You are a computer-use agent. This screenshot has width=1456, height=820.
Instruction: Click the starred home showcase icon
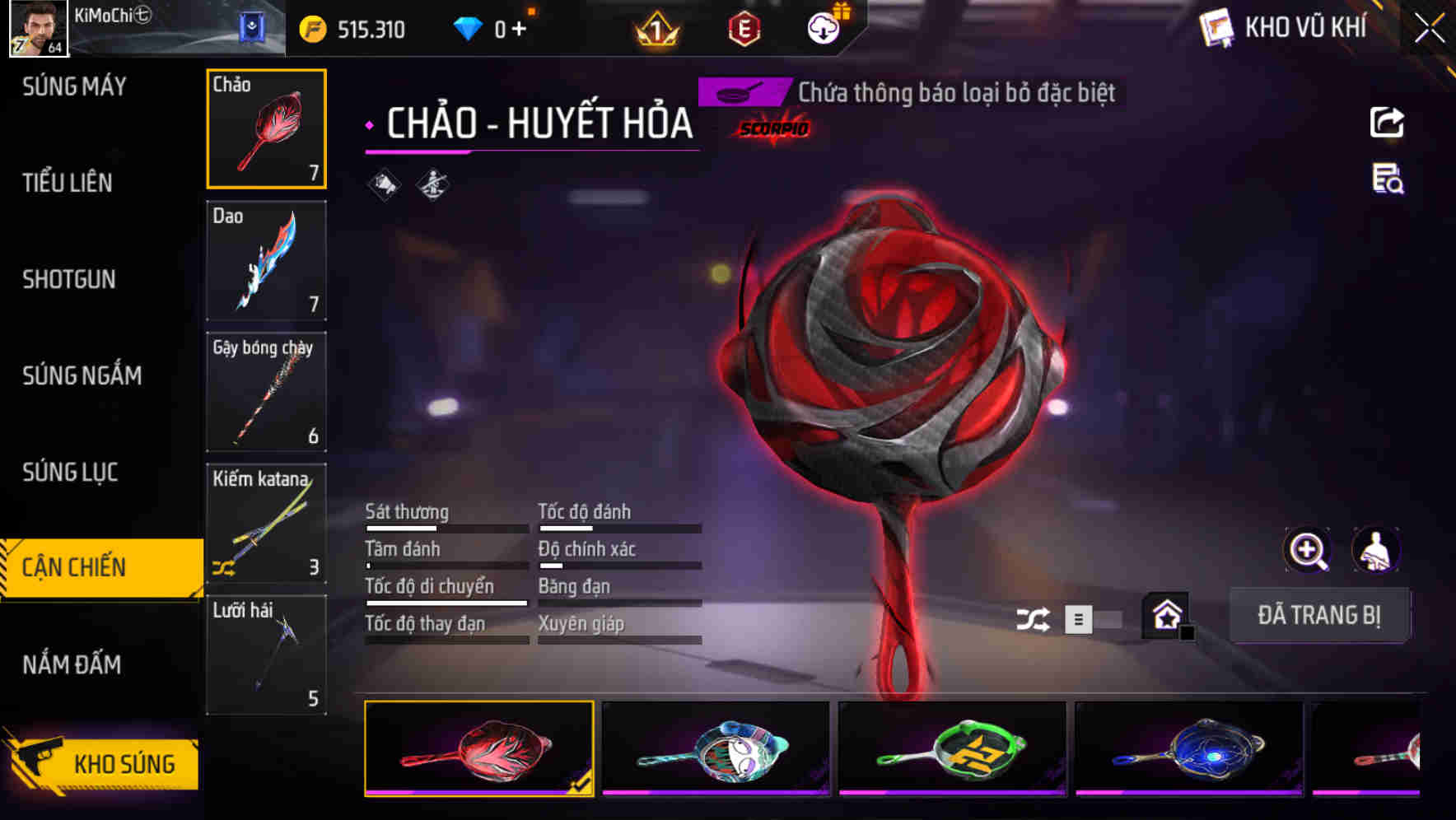(1166, 615)
